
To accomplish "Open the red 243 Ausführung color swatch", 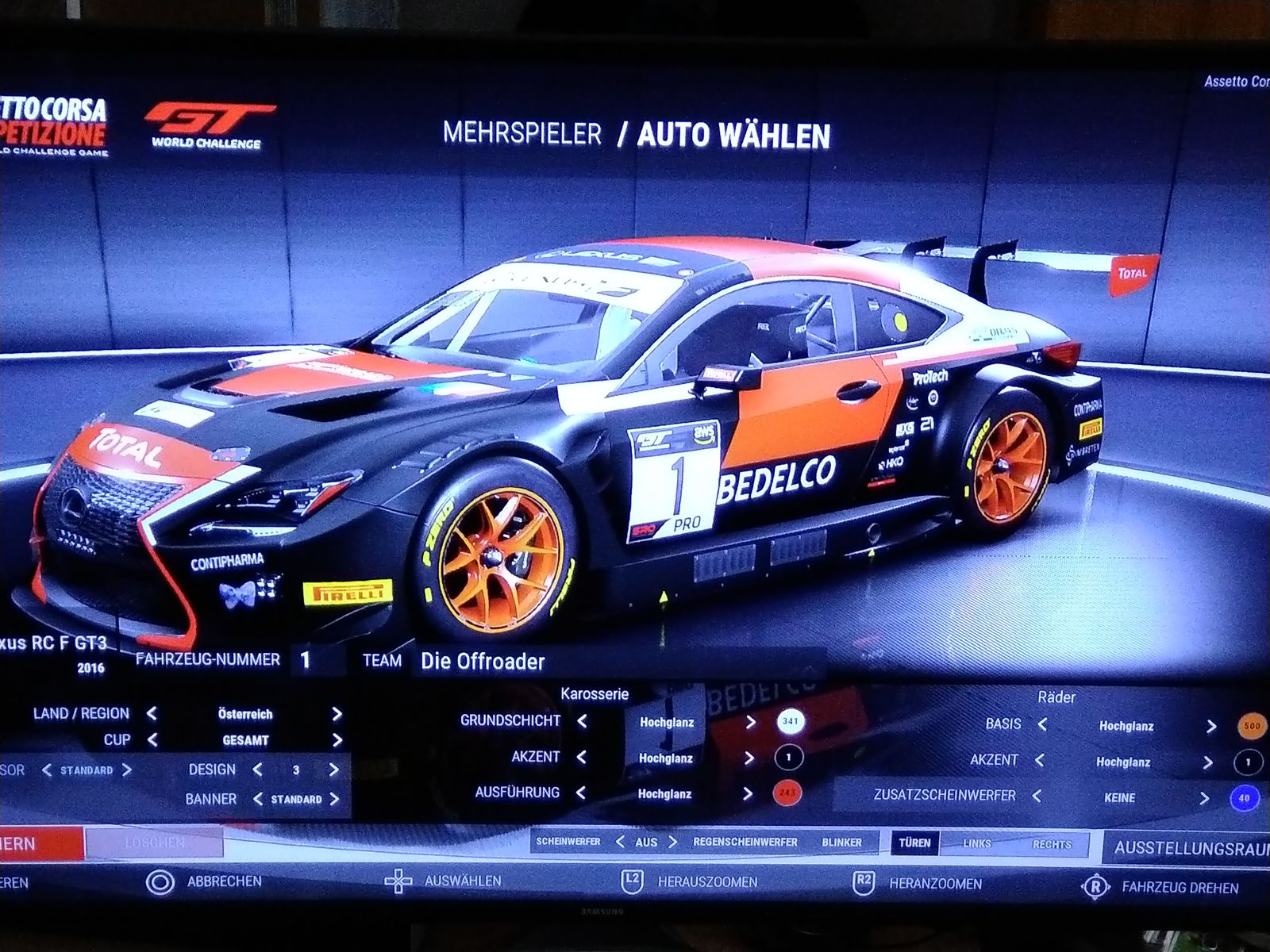I will pyautogui.click(x=789, y=793).
